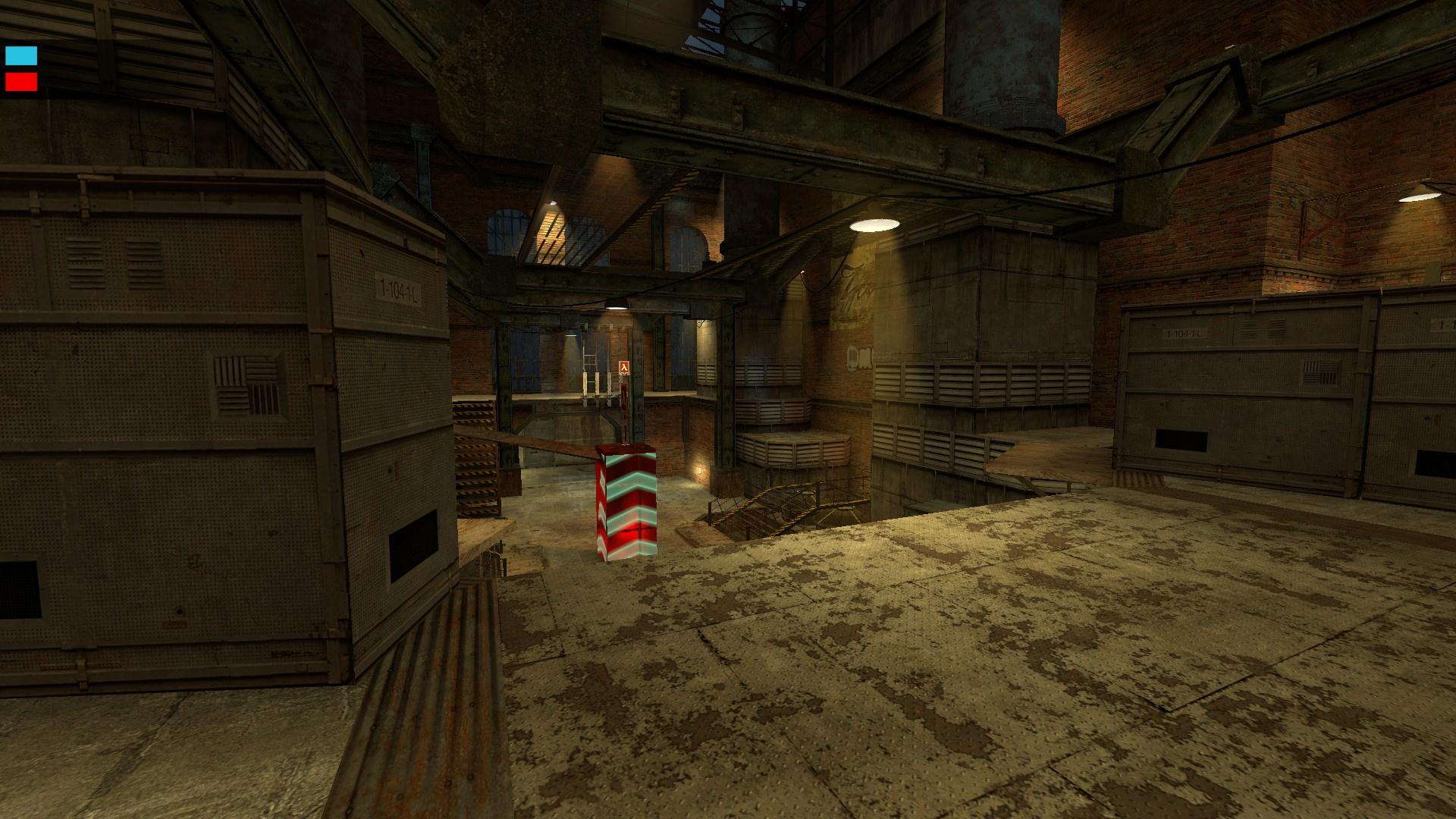The width and height of the screenshot is (1456, 819).
Task: Click the cyan team square indicator
Action: [x=21, y=55]
